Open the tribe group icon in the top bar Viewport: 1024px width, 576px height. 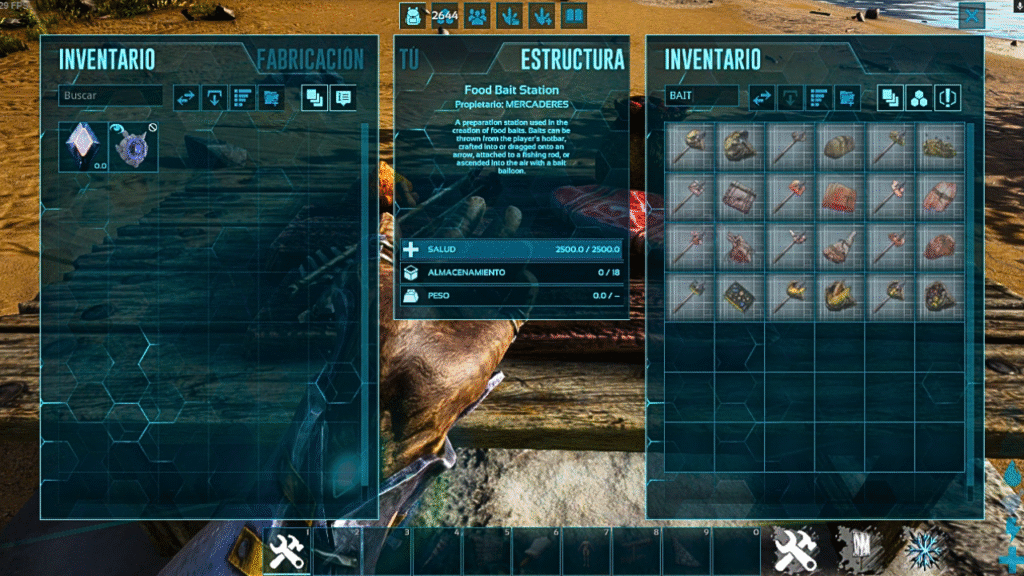(x=477, y=16)
